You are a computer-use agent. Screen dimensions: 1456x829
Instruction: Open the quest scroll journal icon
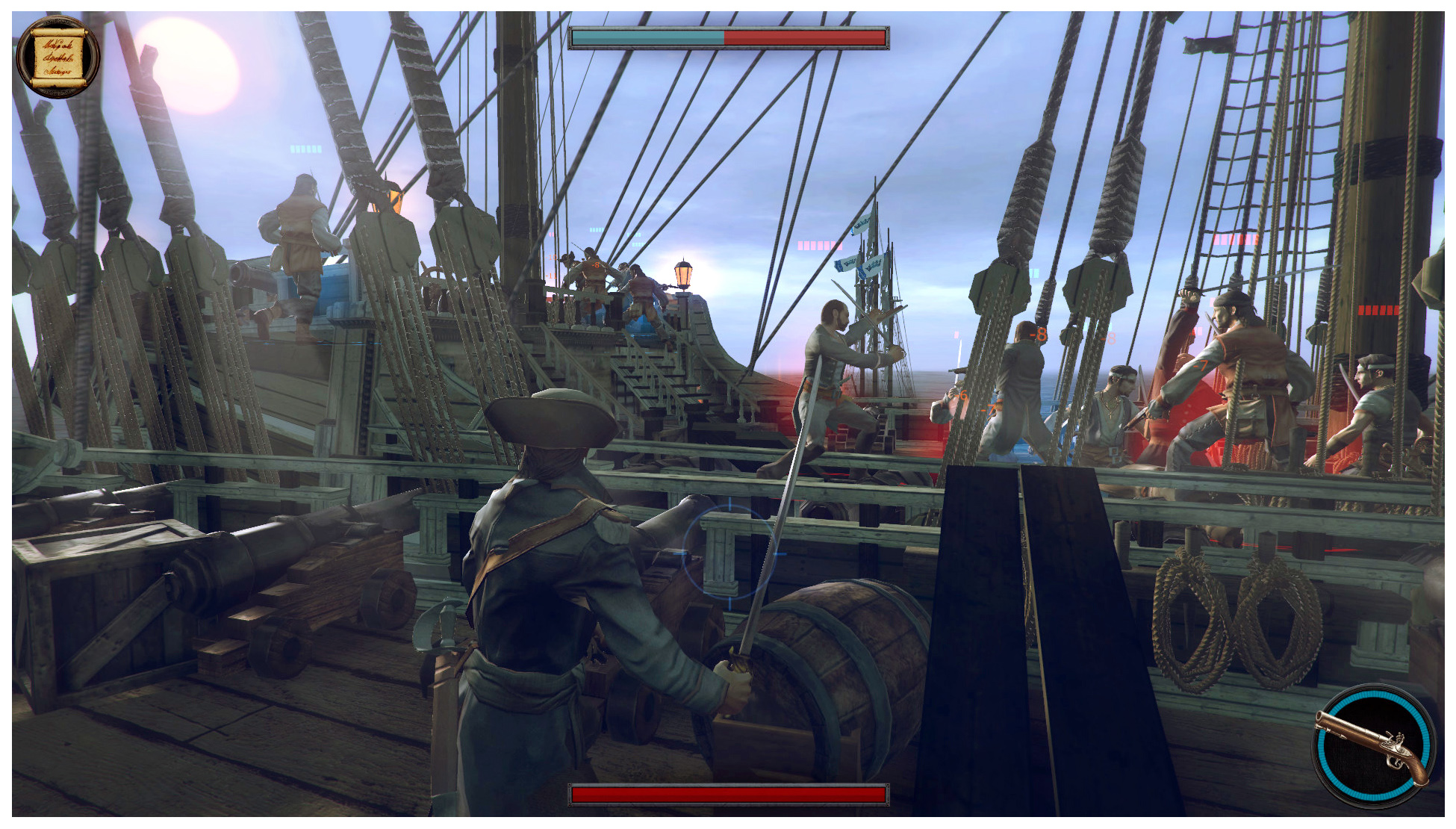57,58
